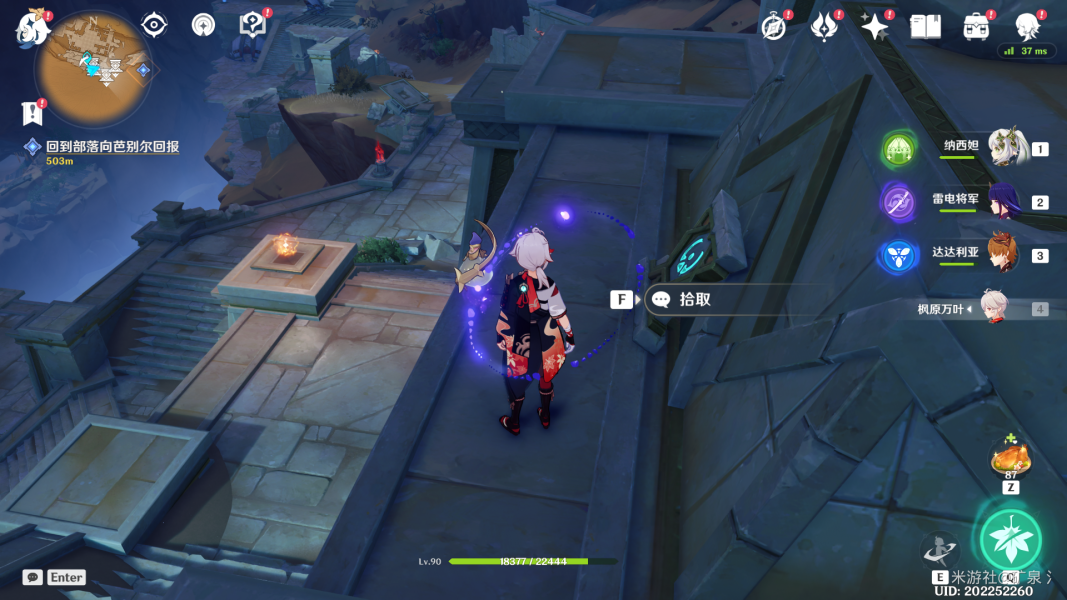Open the tutorial book icon with question mark

pos(253,25)
